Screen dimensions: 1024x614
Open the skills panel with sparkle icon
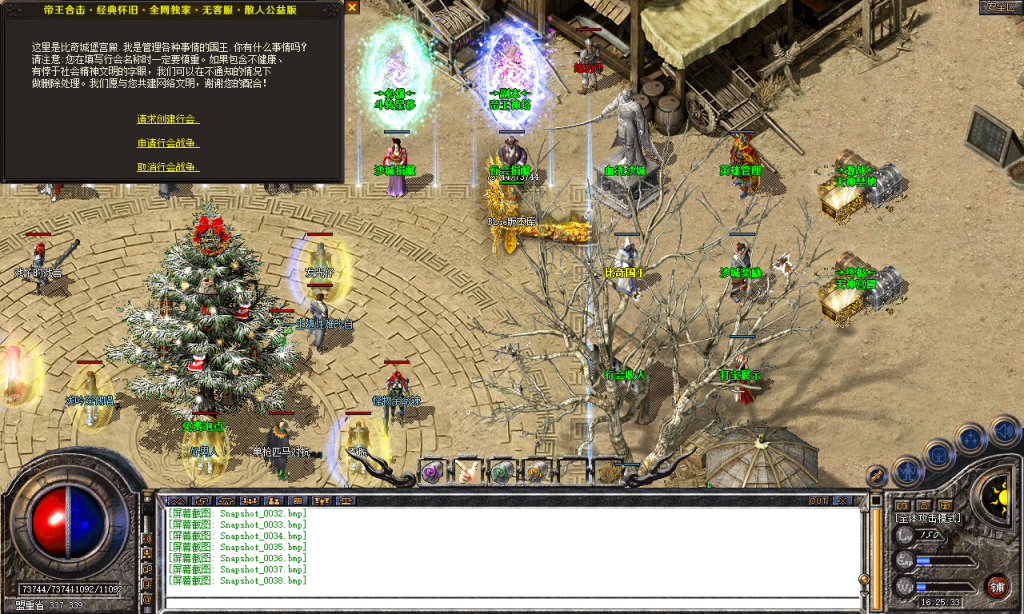[971, 438]
